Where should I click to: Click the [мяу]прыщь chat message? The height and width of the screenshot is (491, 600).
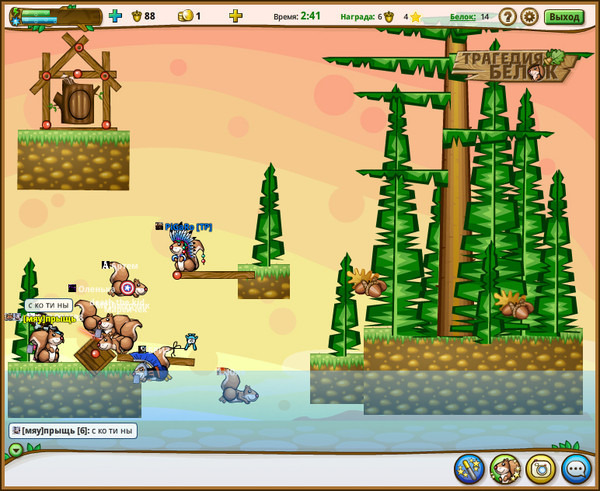click(x=73, y=431)
